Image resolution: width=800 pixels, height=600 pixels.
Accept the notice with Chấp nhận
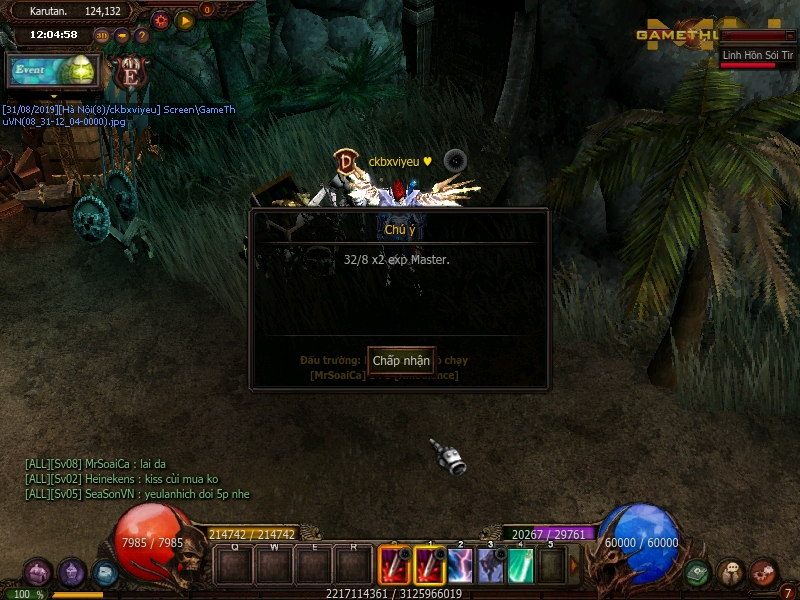pos(401,360)
